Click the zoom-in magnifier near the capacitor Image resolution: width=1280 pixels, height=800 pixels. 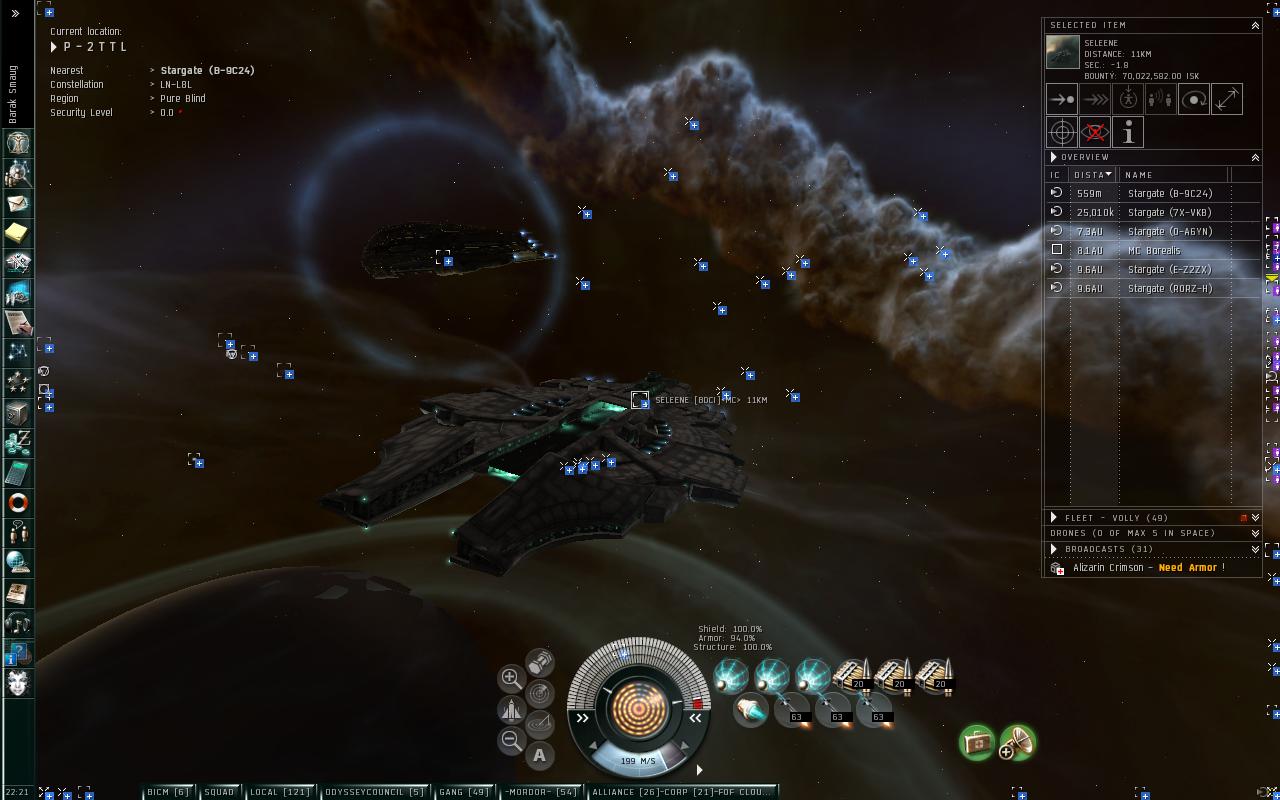click(510, 678)
